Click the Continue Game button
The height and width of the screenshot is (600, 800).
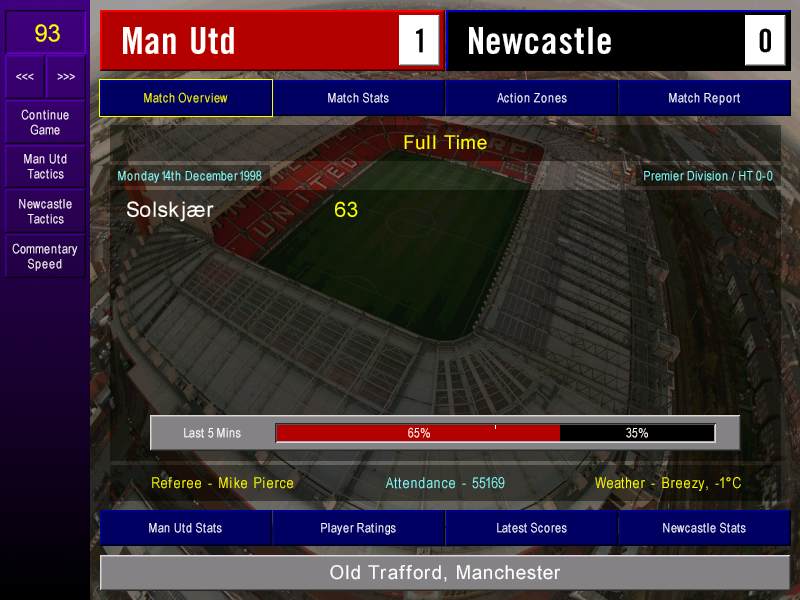[x=45, y=122]
